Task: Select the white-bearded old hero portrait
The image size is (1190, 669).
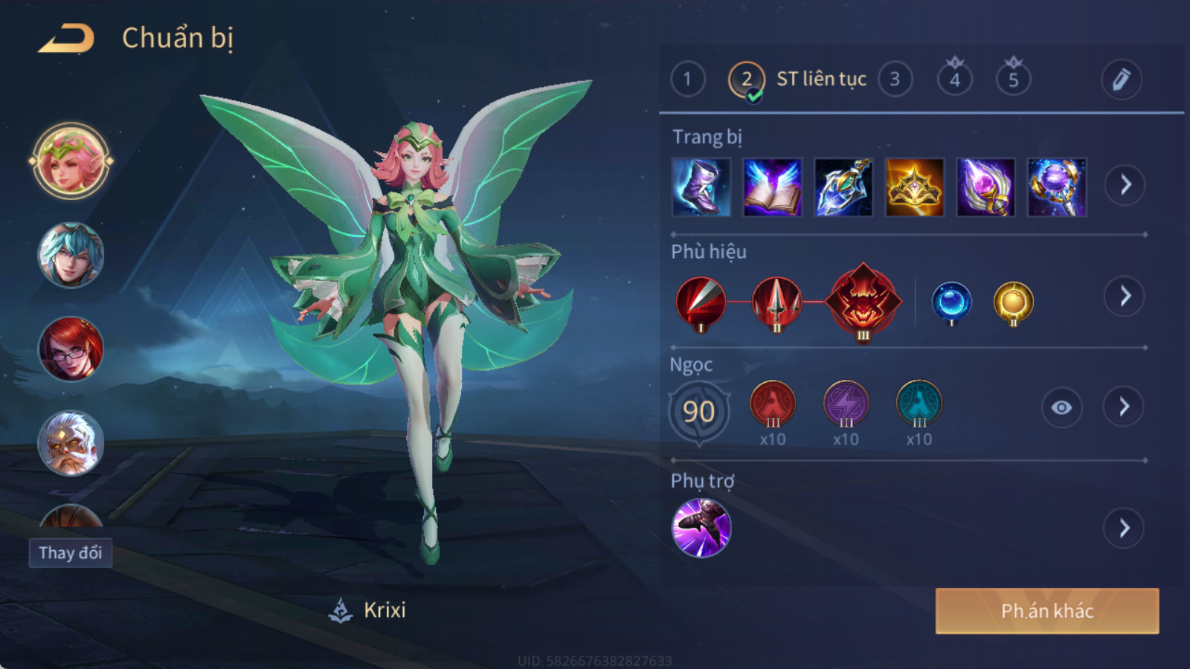Action: coord(70,443)
